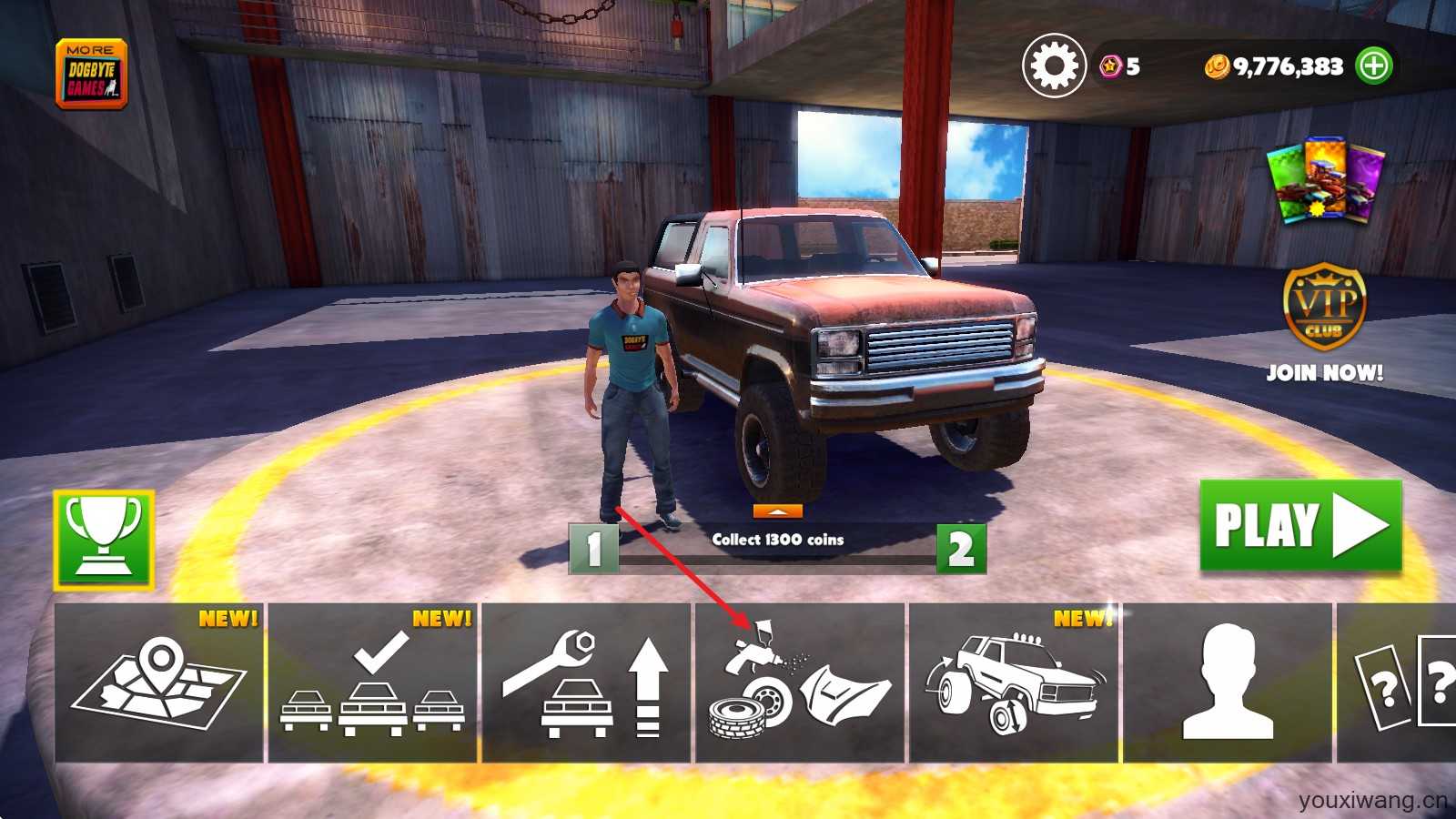This screenshot has height=819, width=1456.
Task: Start the game with the PLAY button
Action: [x=1300, y=526]
